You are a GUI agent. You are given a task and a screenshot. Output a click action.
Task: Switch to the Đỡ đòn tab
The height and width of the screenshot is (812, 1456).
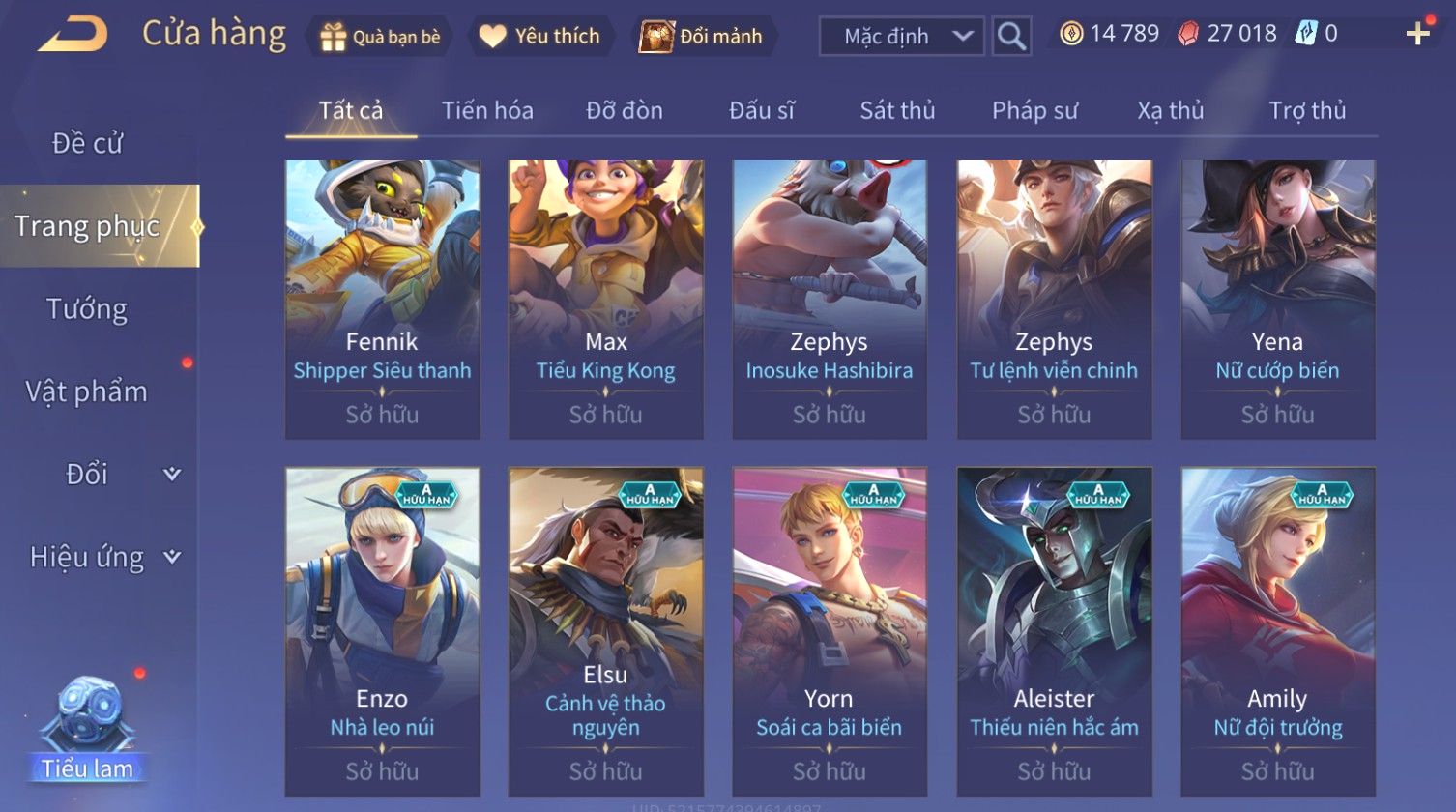(624, 110)
